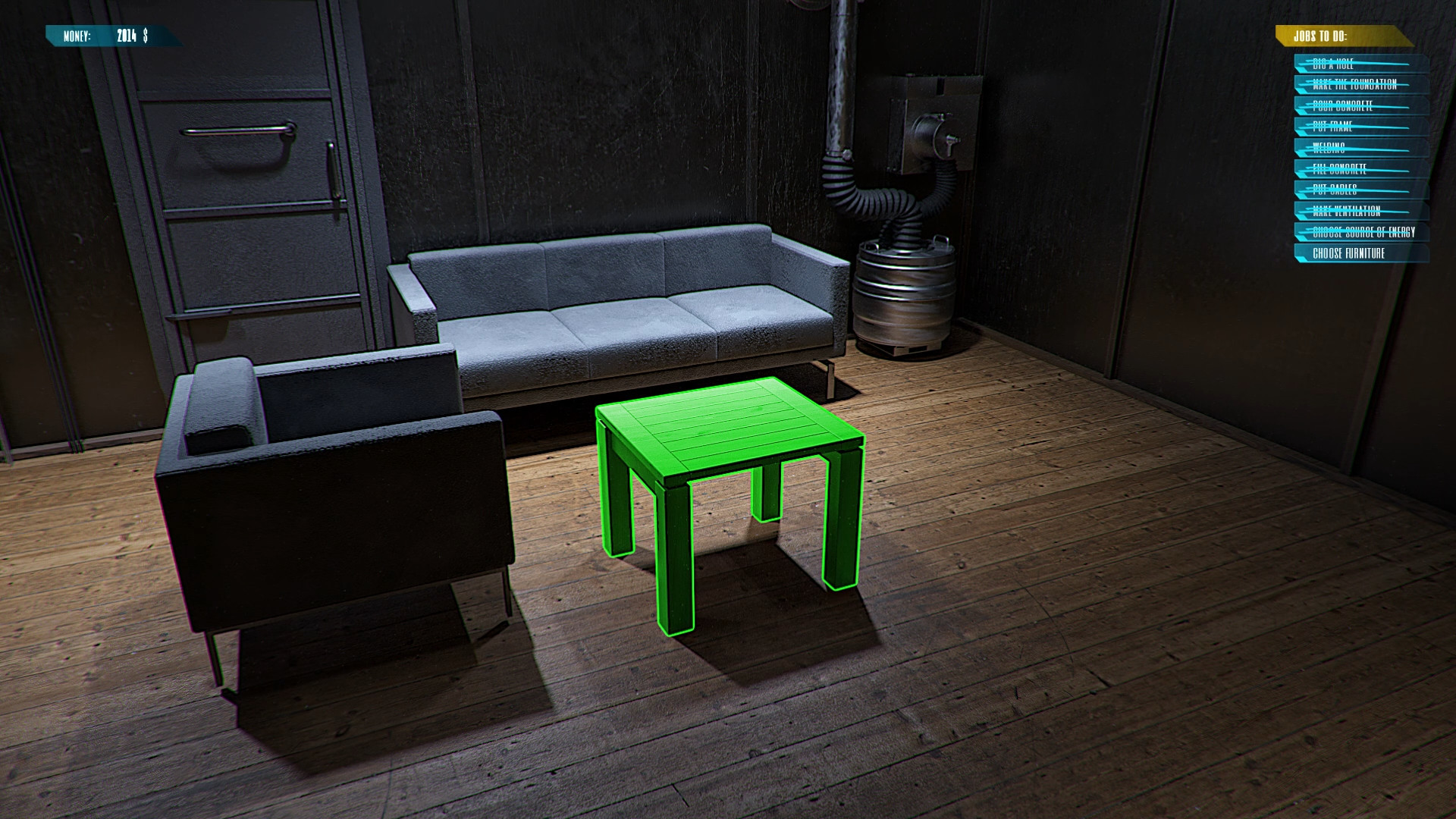Click the gray three-seat sofa
Screen dimensions: 1456x819
point(622,318)
